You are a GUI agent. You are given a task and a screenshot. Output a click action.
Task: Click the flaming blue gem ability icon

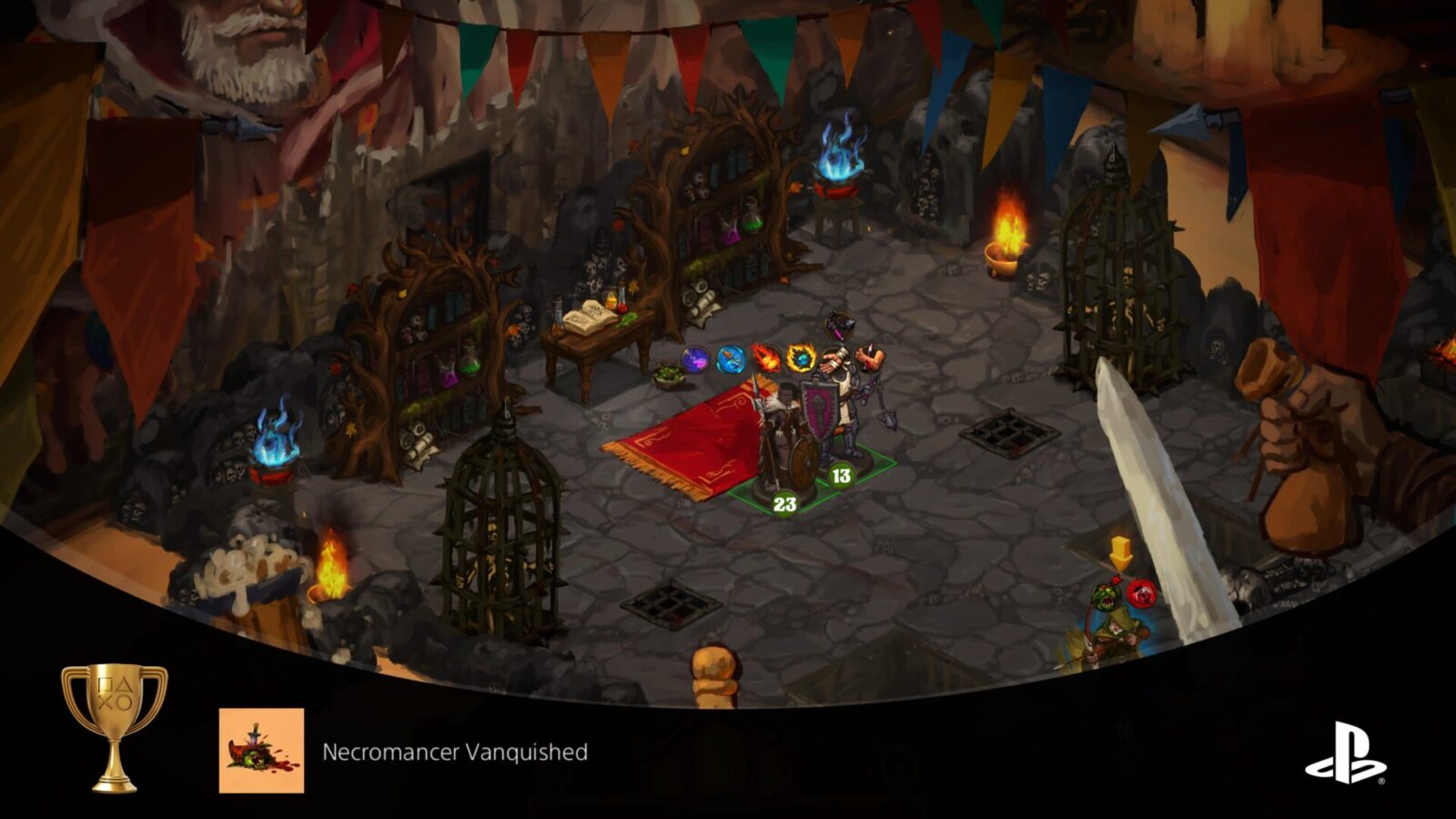click(800, 359)
